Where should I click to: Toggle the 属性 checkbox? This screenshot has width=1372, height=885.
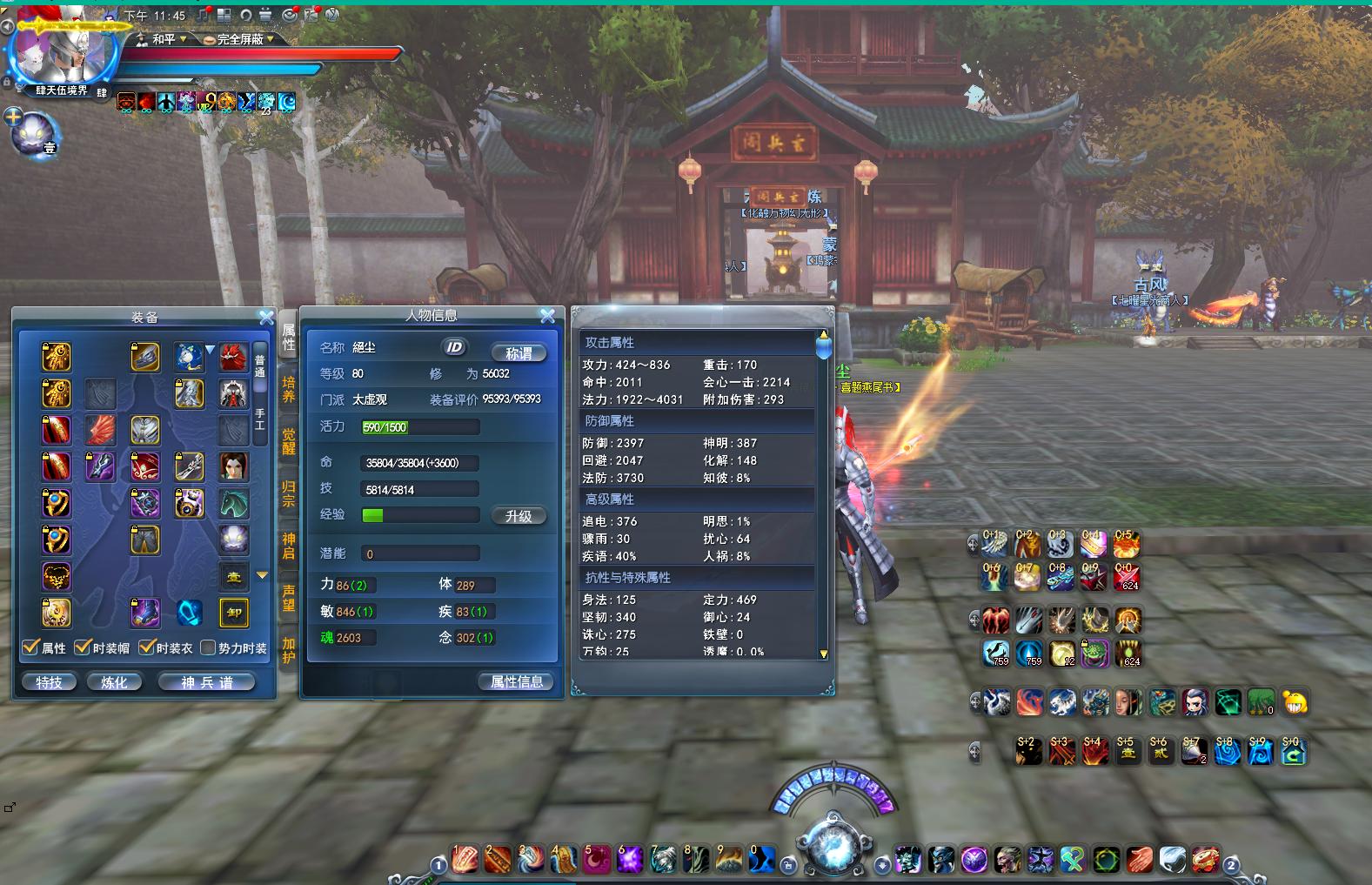point(31,647)
